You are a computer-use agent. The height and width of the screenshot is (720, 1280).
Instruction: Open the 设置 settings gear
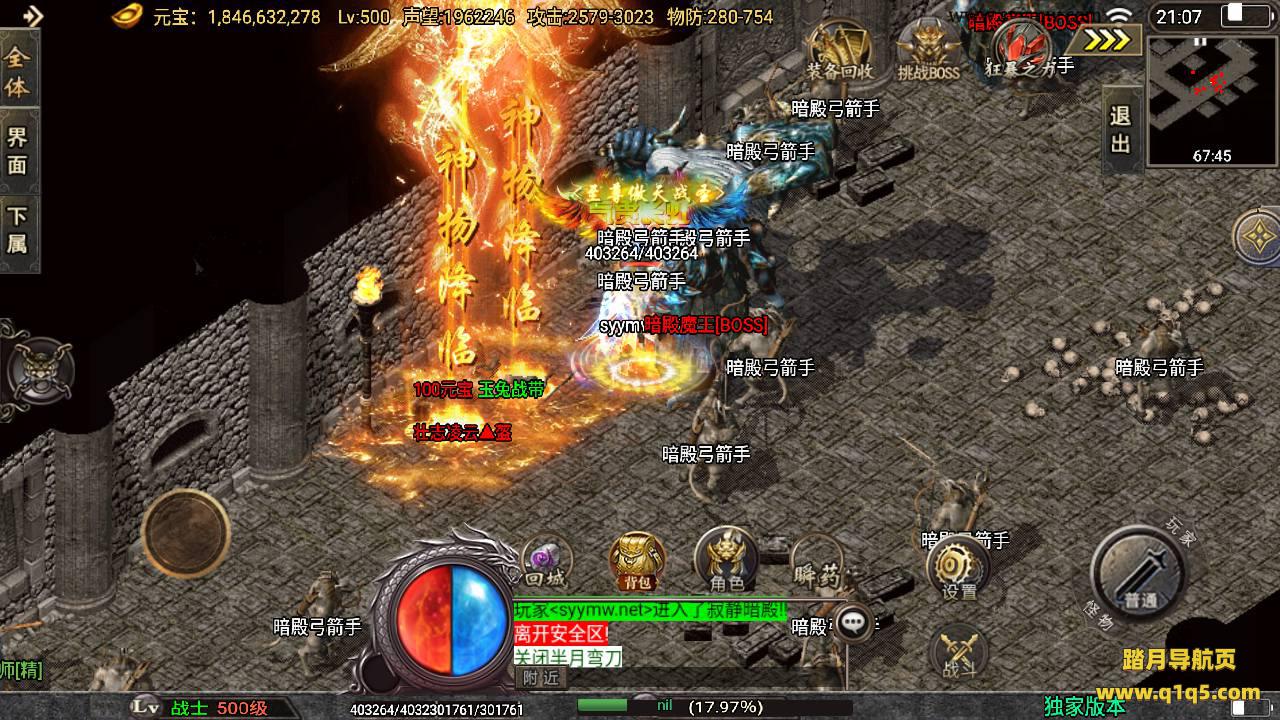pyautogui.click(x=958, y=568)
